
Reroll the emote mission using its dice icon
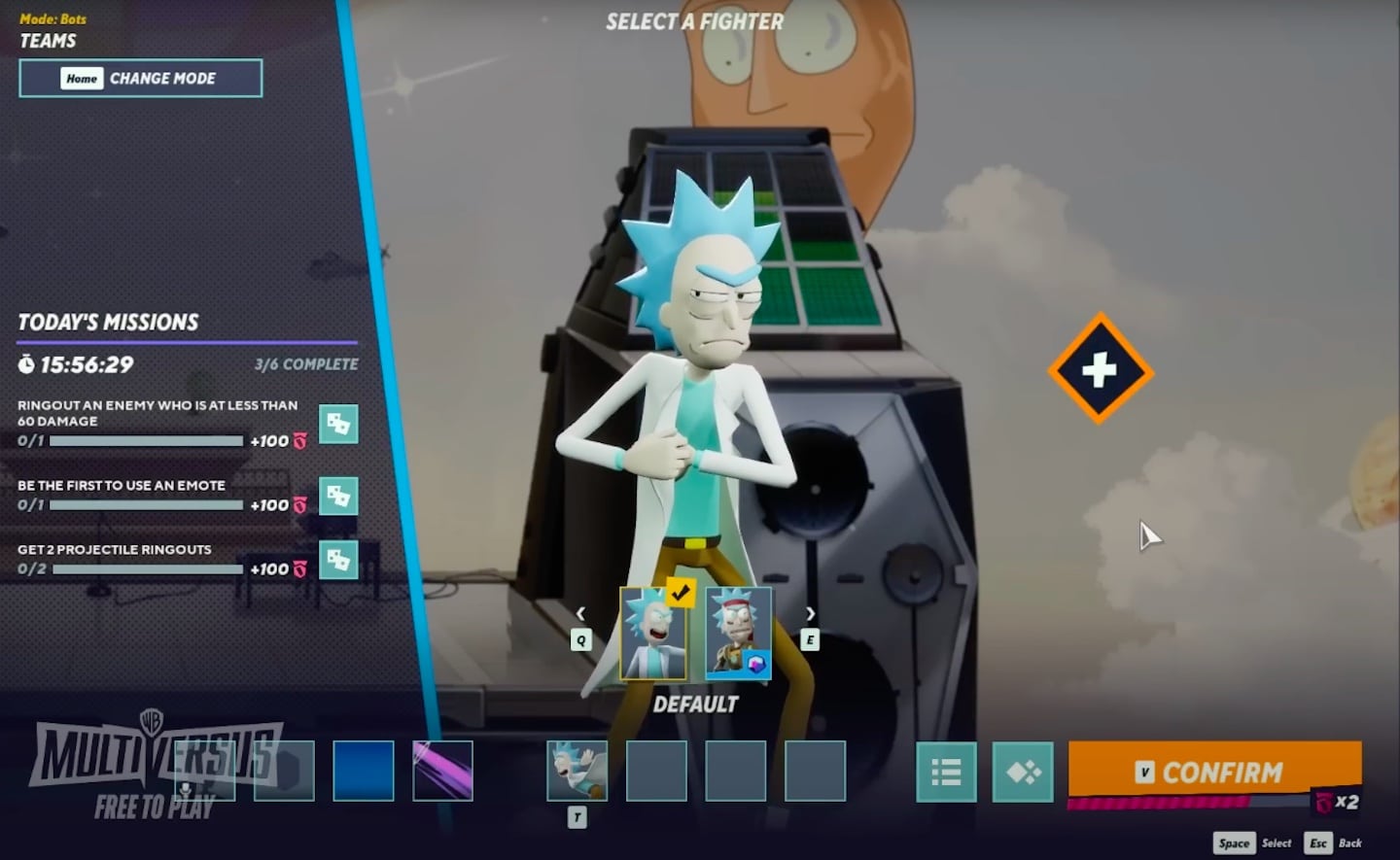point(338,498)
